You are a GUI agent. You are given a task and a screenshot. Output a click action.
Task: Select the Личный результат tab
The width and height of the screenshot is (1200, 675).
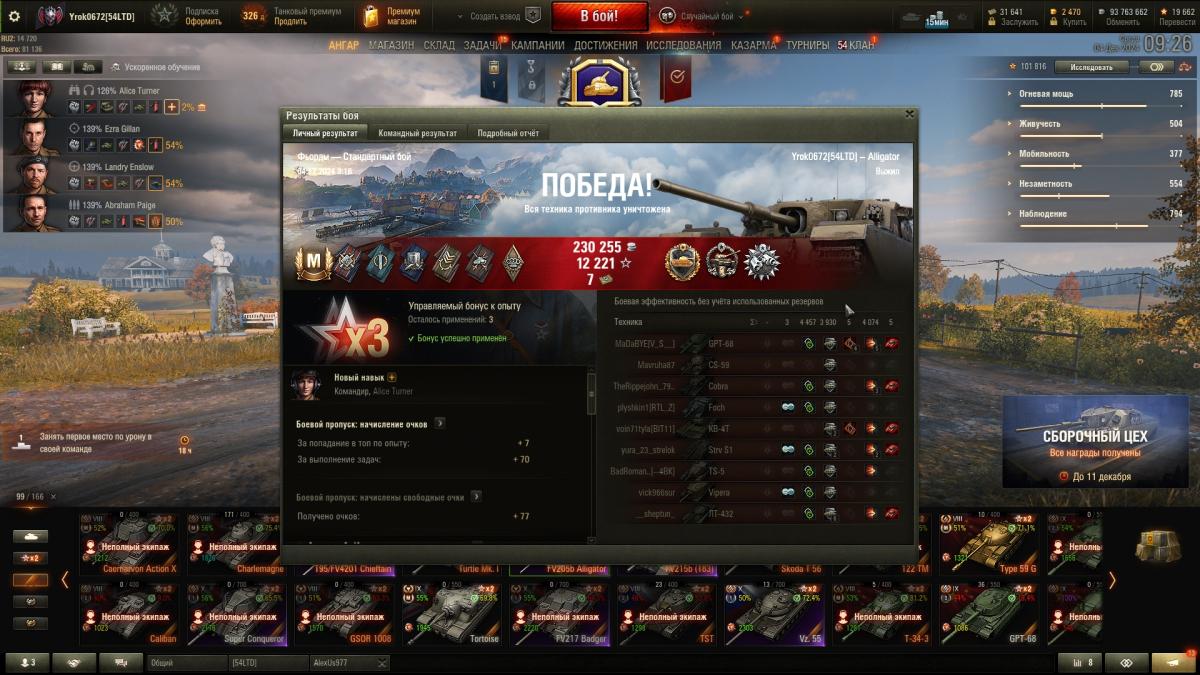coord(325,133)
